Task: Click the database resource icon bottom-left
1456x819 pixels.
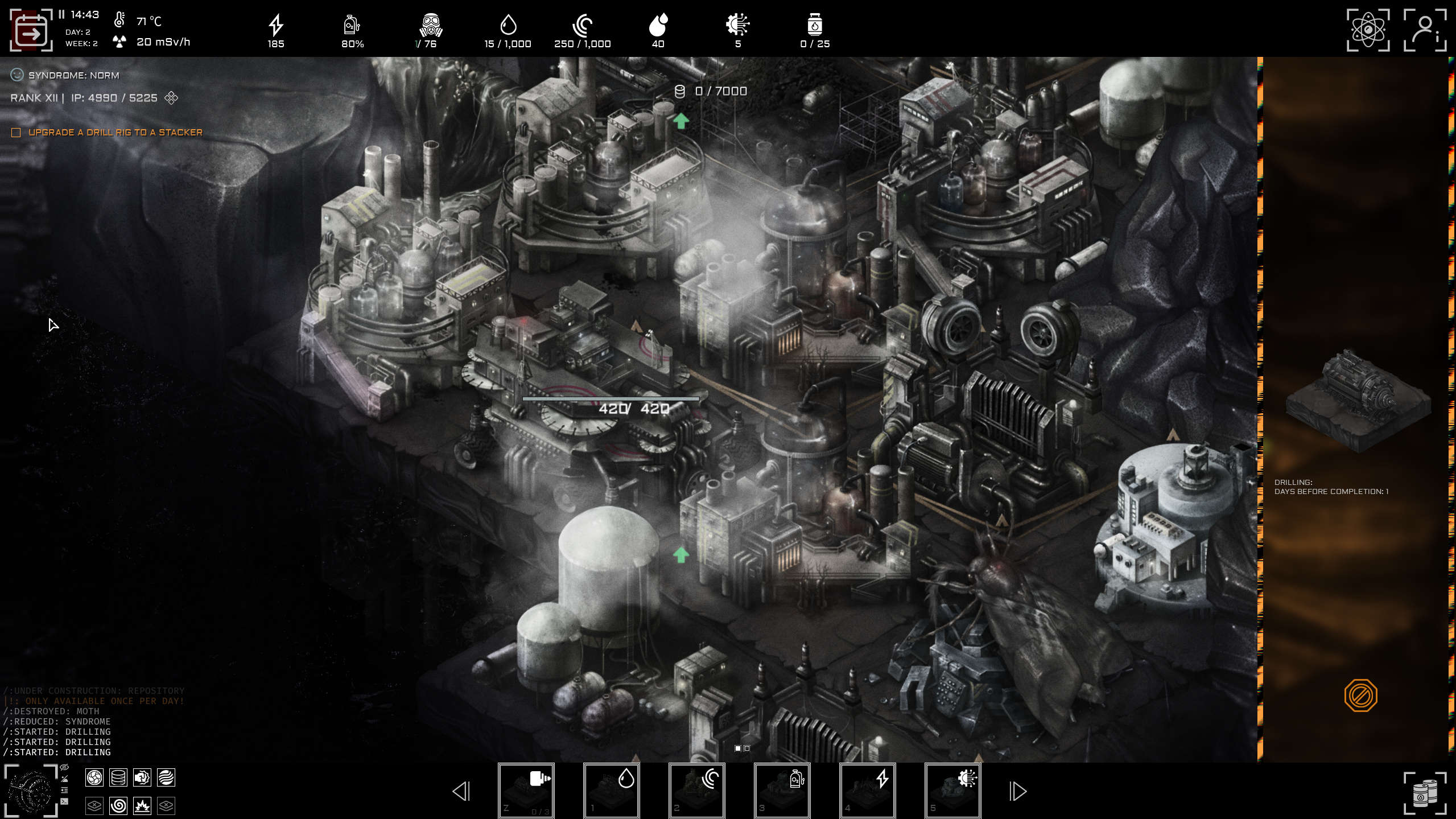Action: coord(118,778)
